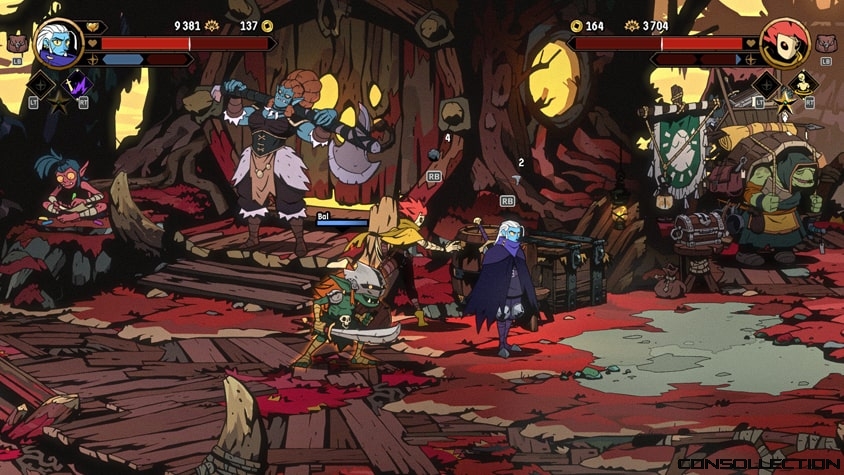Viewport: 844px width, 475px height.
Task: Click the right player's gold star emblem
Action: pyautogui.click(x=784, y=100)
